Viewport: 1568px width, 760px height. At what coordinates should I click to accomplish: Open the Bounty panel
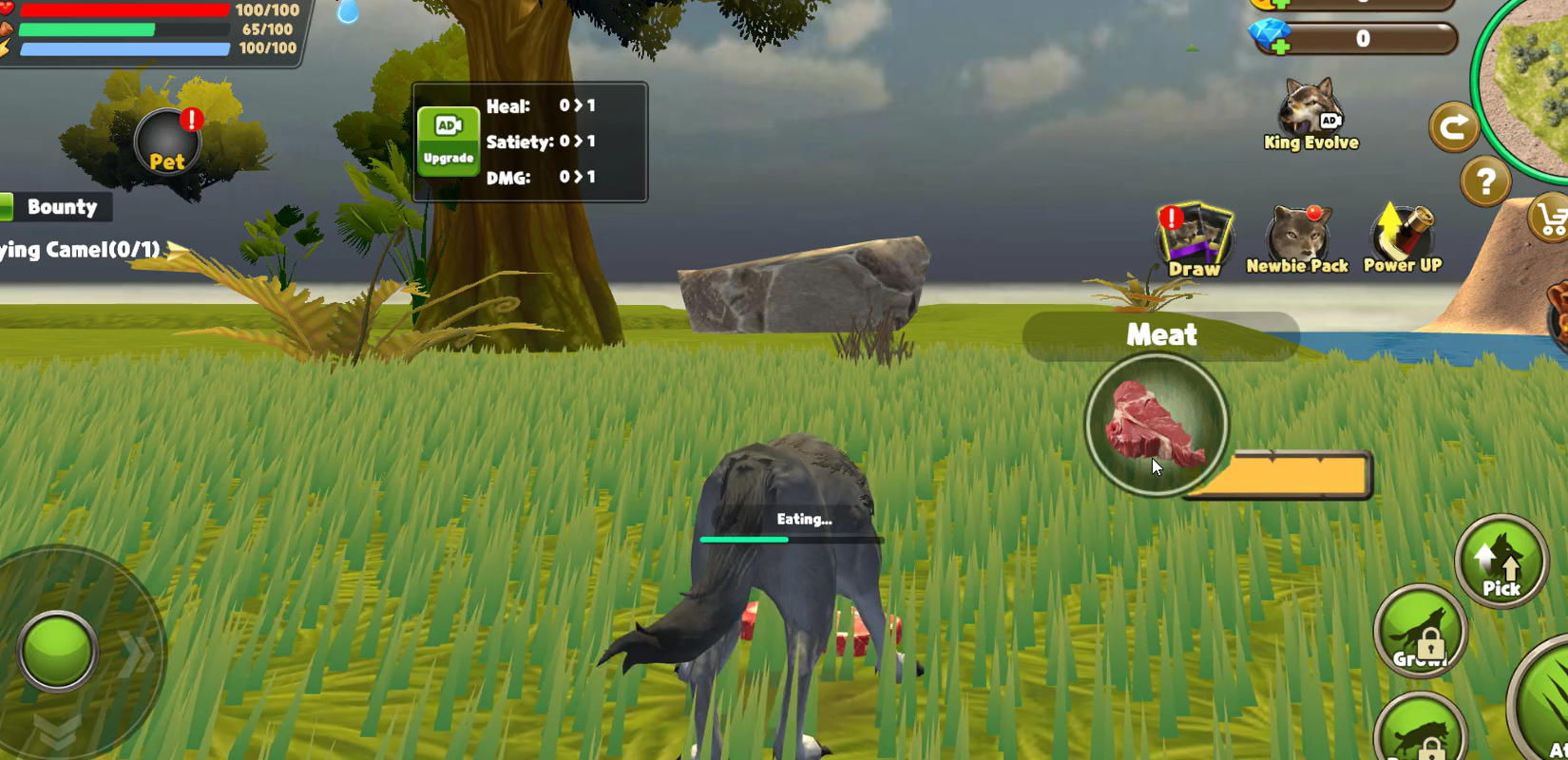(x=62, y=206)
